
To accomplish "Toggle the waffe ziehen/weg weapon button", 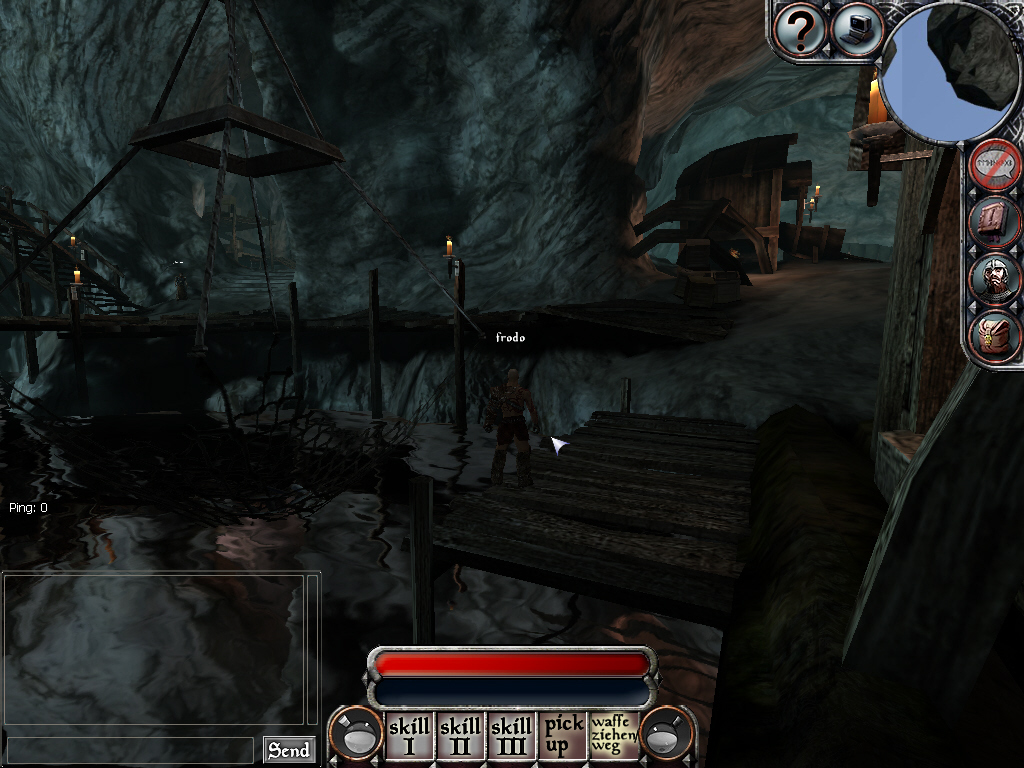I will tap(614, 736).
